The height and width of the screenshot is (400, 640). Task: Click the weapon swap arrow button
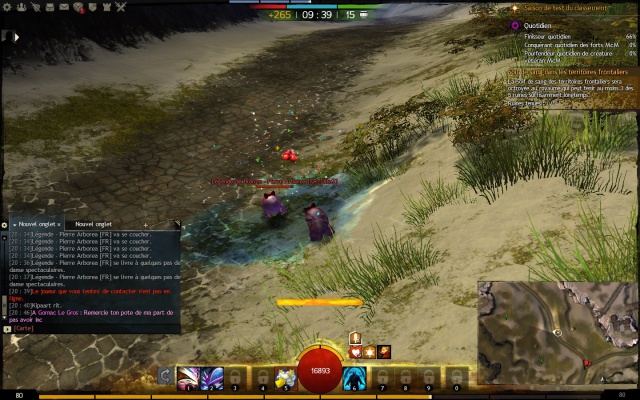165,377
